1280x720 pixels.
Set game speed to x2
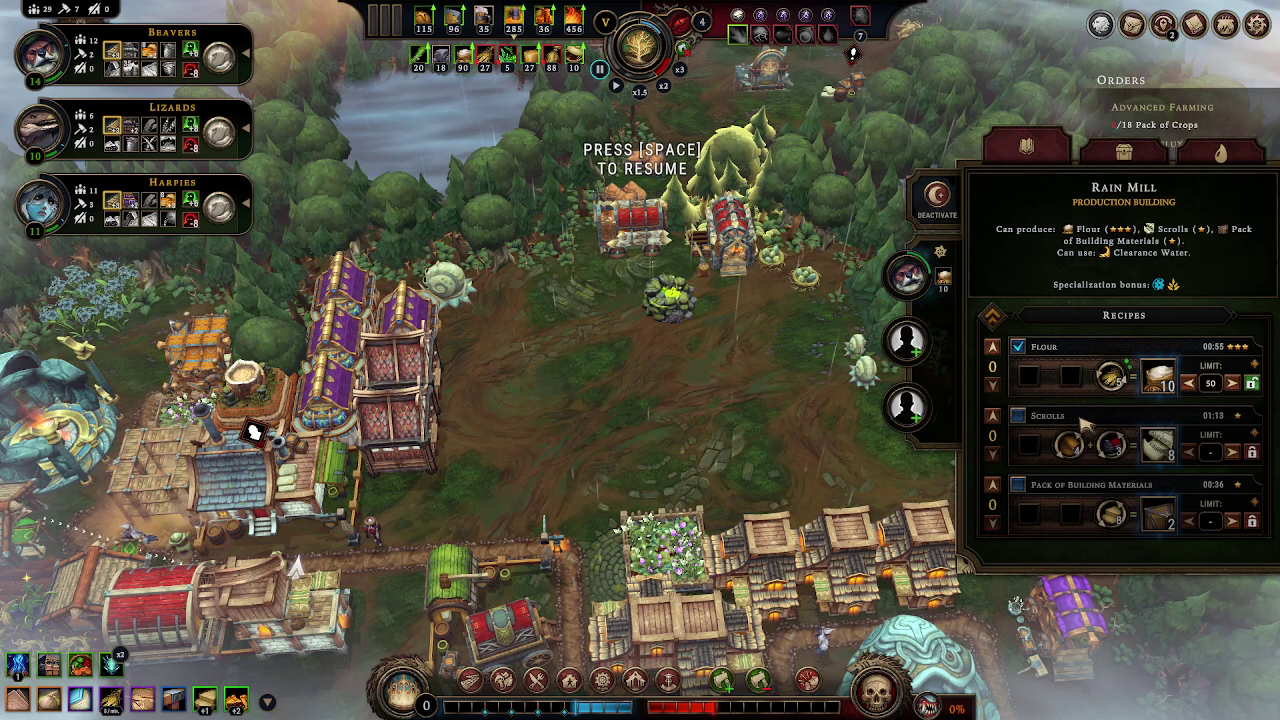[663, 86]
